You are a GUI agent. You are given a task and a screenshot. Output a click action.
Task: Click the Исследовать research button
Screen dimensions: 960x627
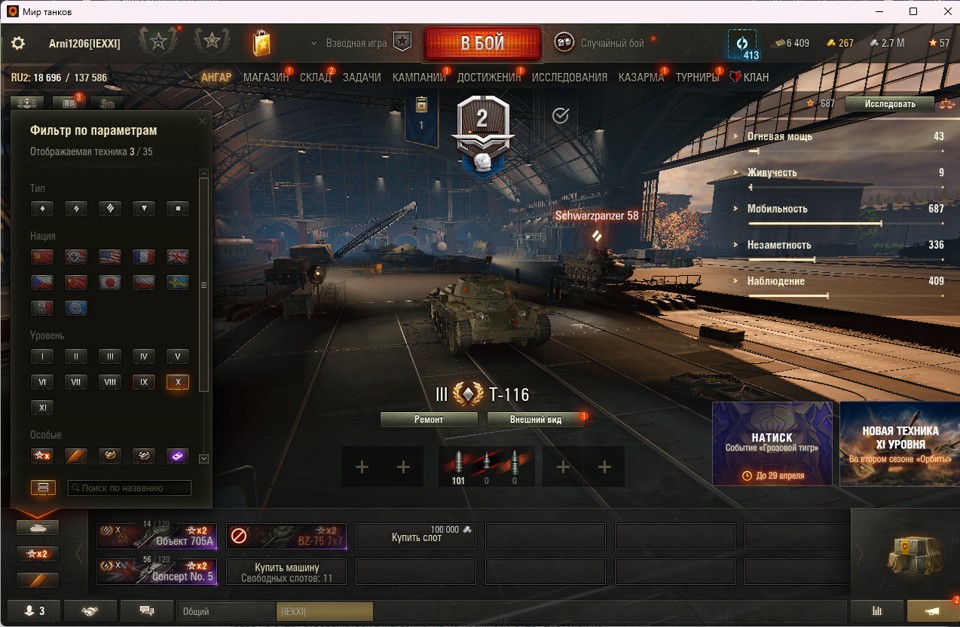pos(889,103)
